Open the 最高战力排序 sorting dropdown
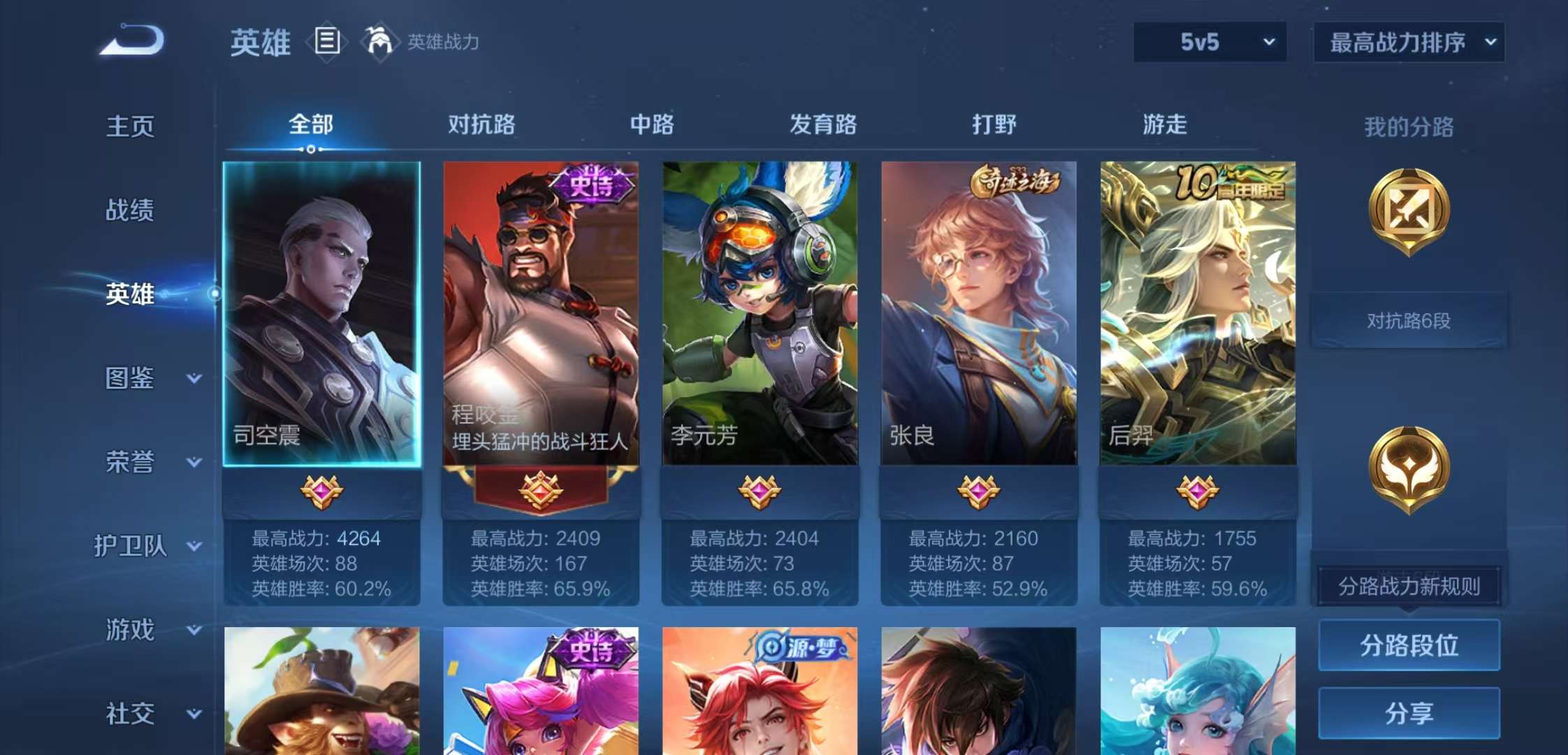Viewport: 1568px width, 755px height. (1407, 42)
